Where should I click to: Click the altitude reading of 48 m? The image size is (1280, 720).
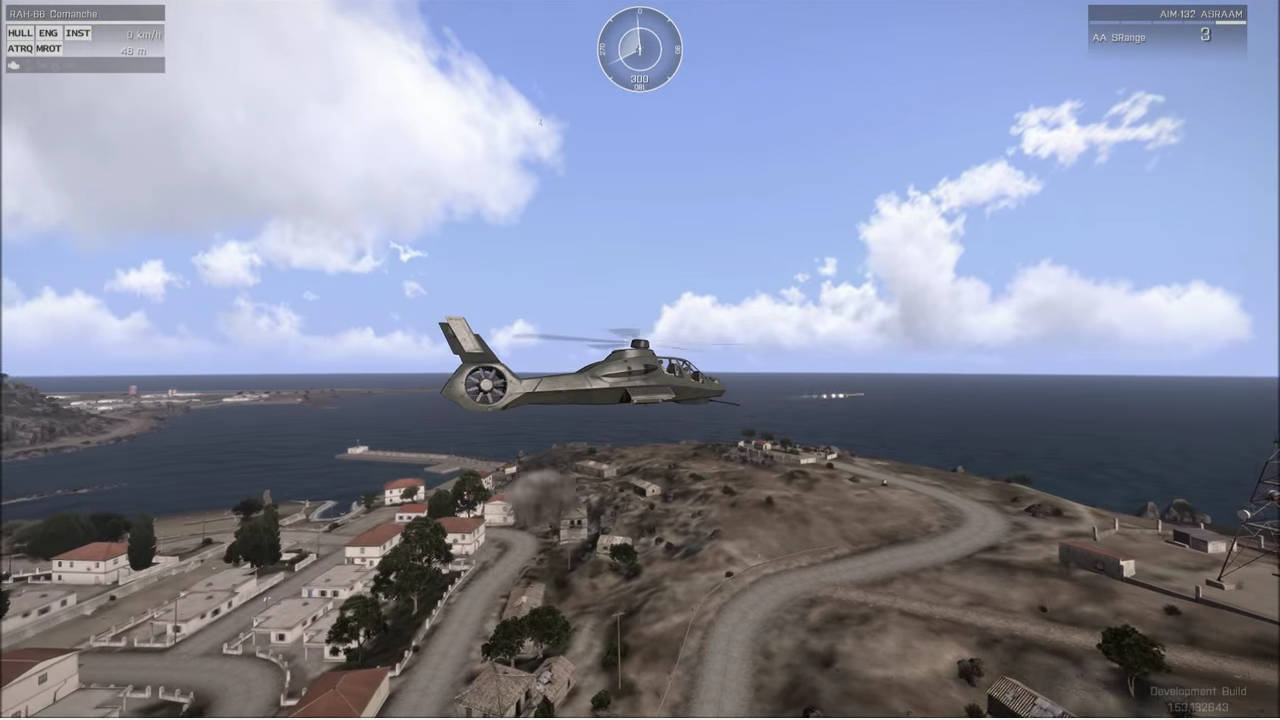coord(134,51)
